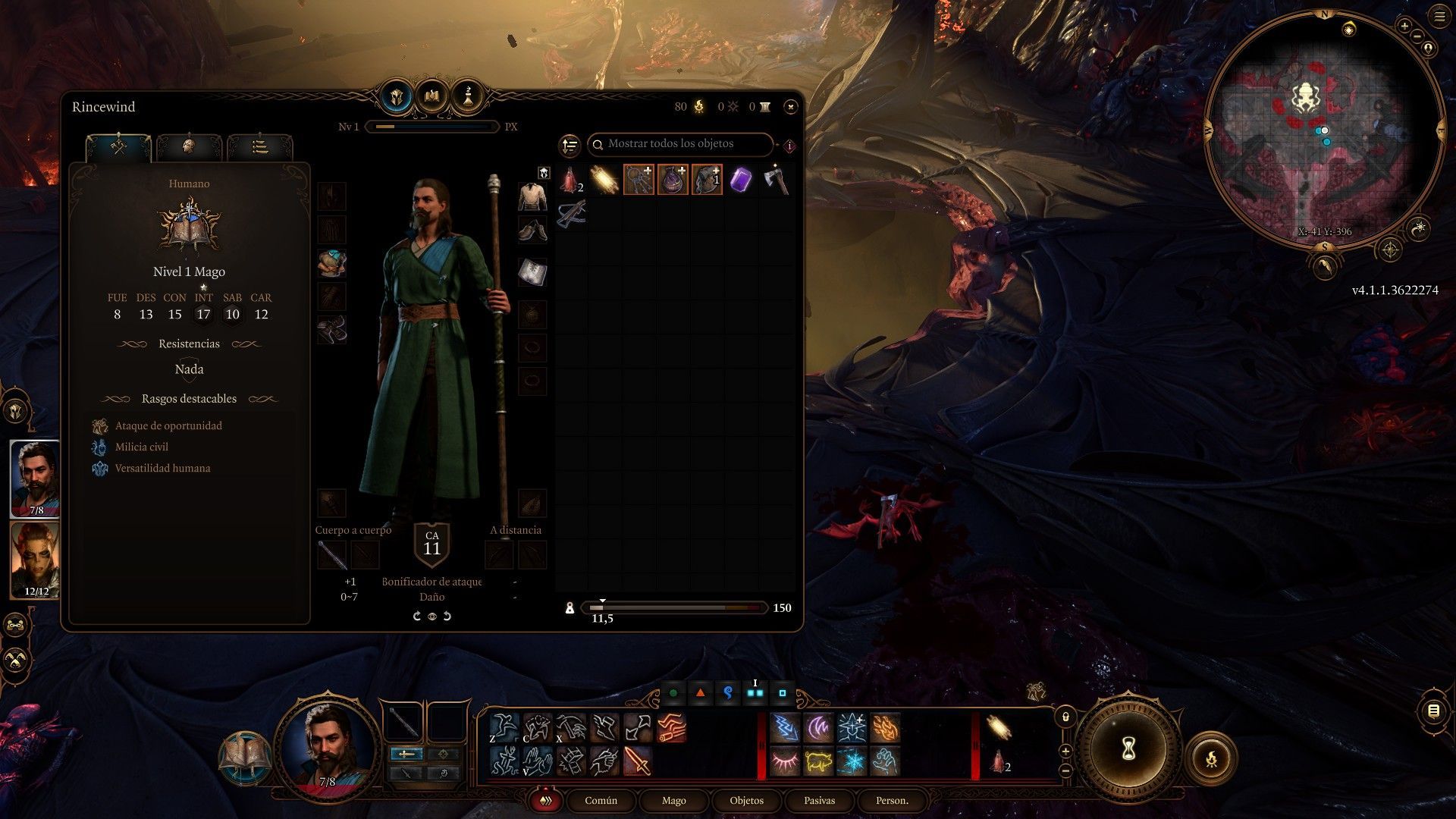
Task: Activate the pink closed-eye sleep spell
Action: click(x=785, y=761)
